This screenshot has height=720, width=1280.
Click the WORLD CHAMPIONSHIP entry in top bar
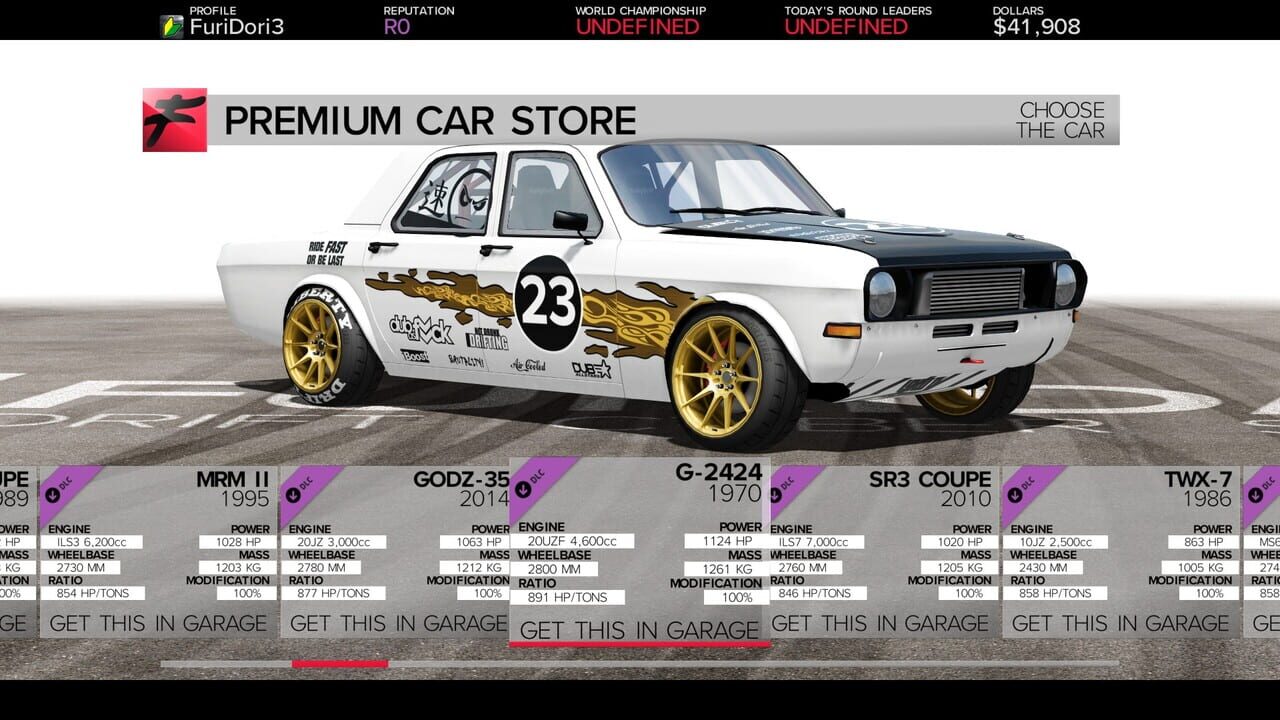click(x=639, y=18)
